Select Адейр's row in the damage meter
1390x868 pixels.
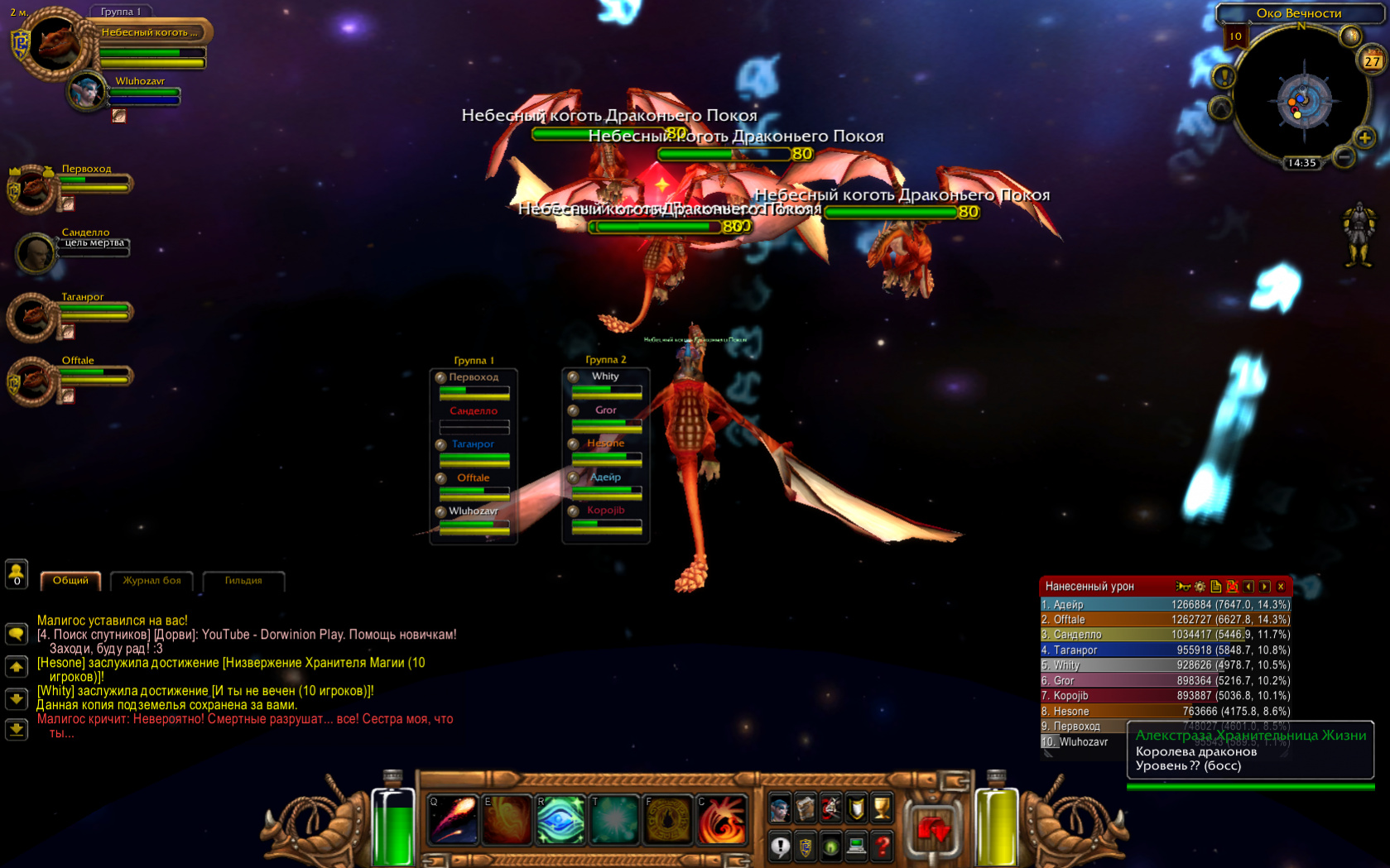tap(1165, 605)
